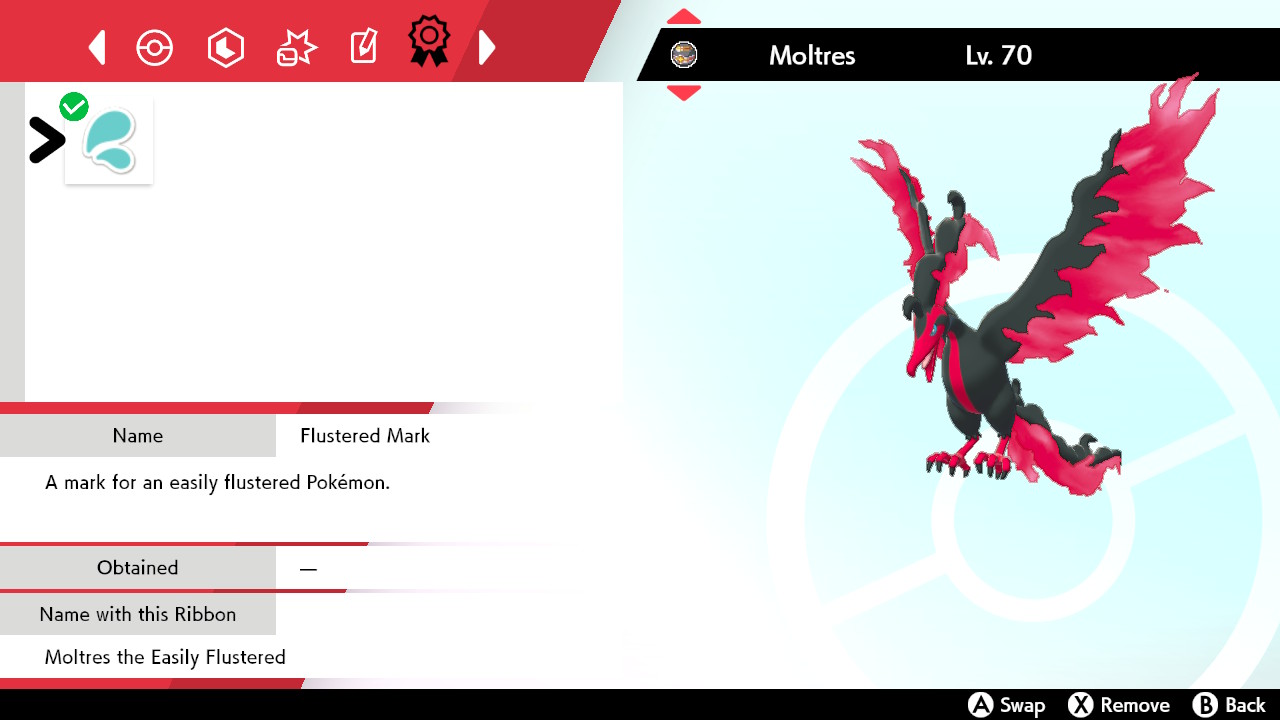The height and width of the screenshot is (720, 1280).
Task: Open the Pokémon info page icon
Action: click(154, 46)
